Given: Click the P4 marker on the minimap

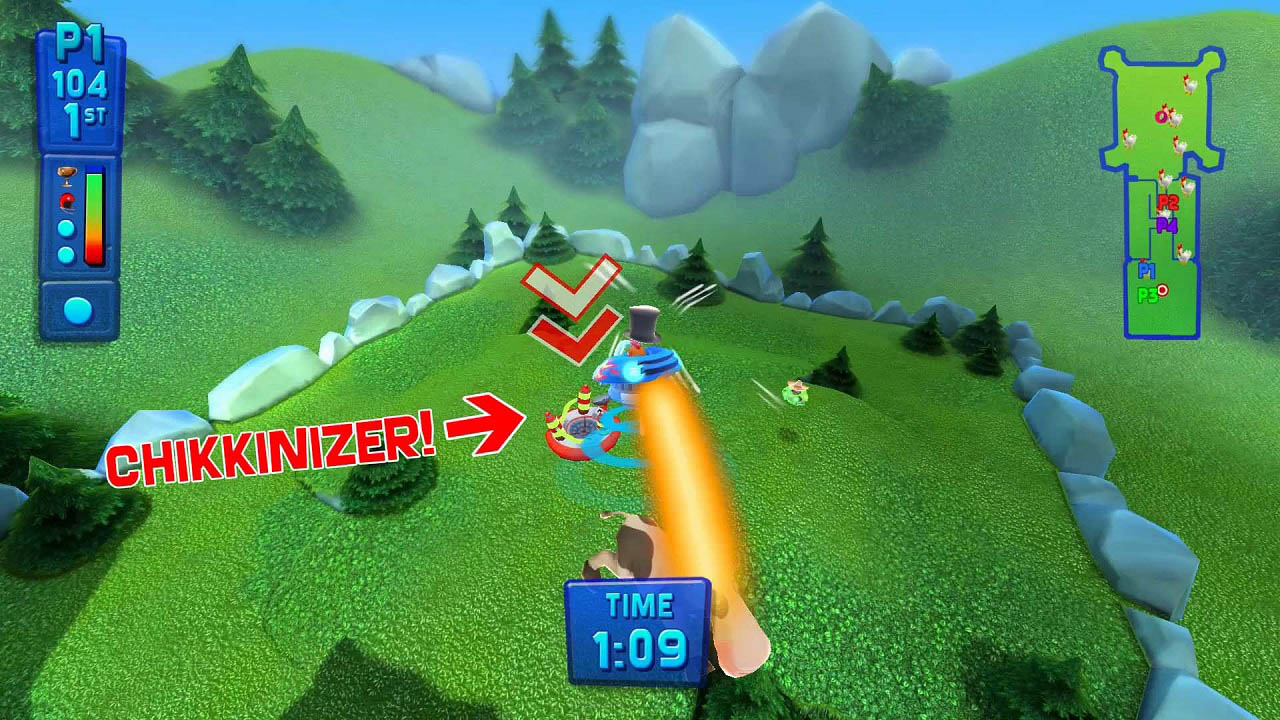Looking at the screenshot, I should pyautogui.click(x=1167, y=225).
